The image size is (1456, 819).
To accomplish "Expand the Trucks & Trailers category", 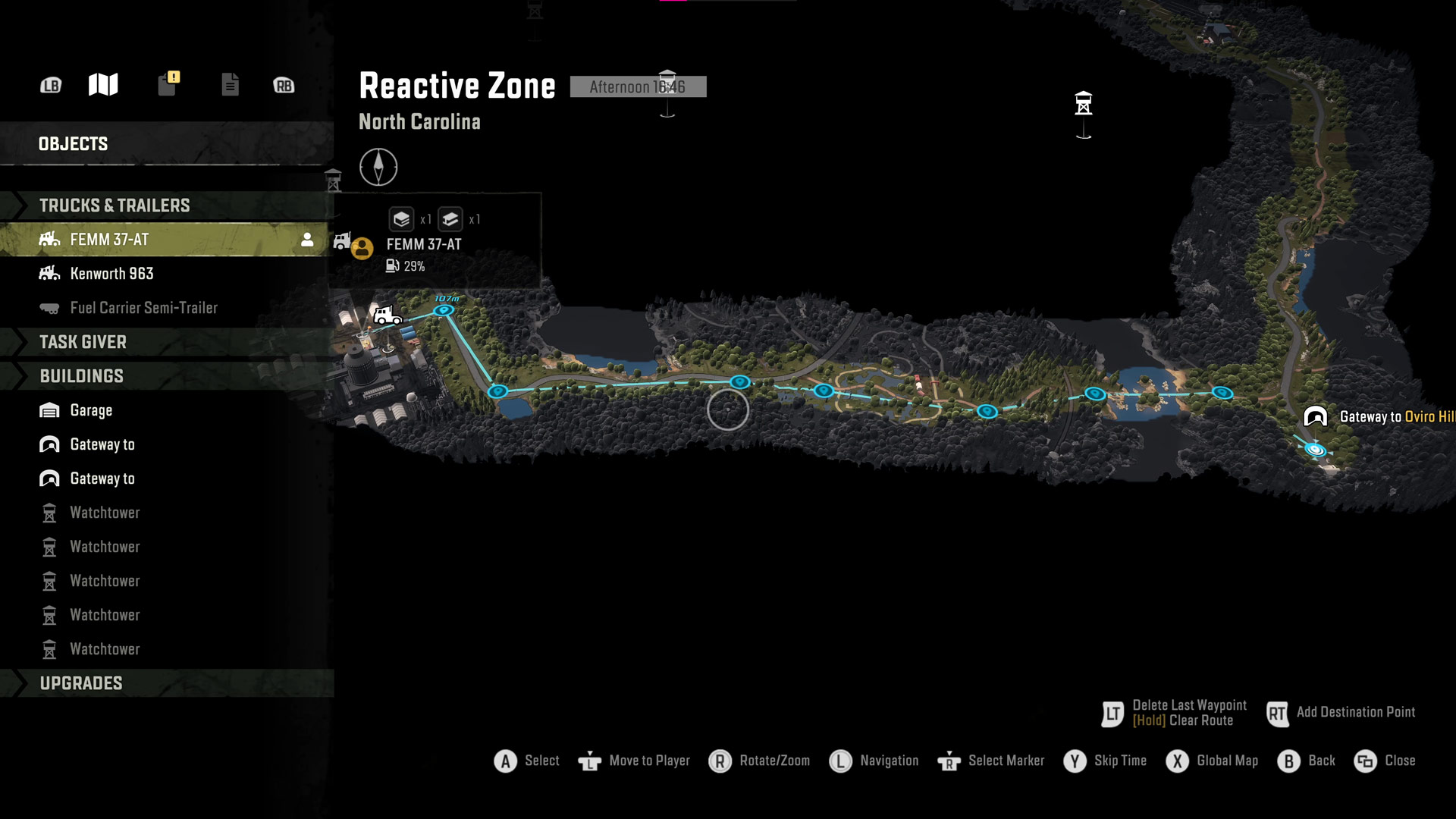I will tap(115, 206).
